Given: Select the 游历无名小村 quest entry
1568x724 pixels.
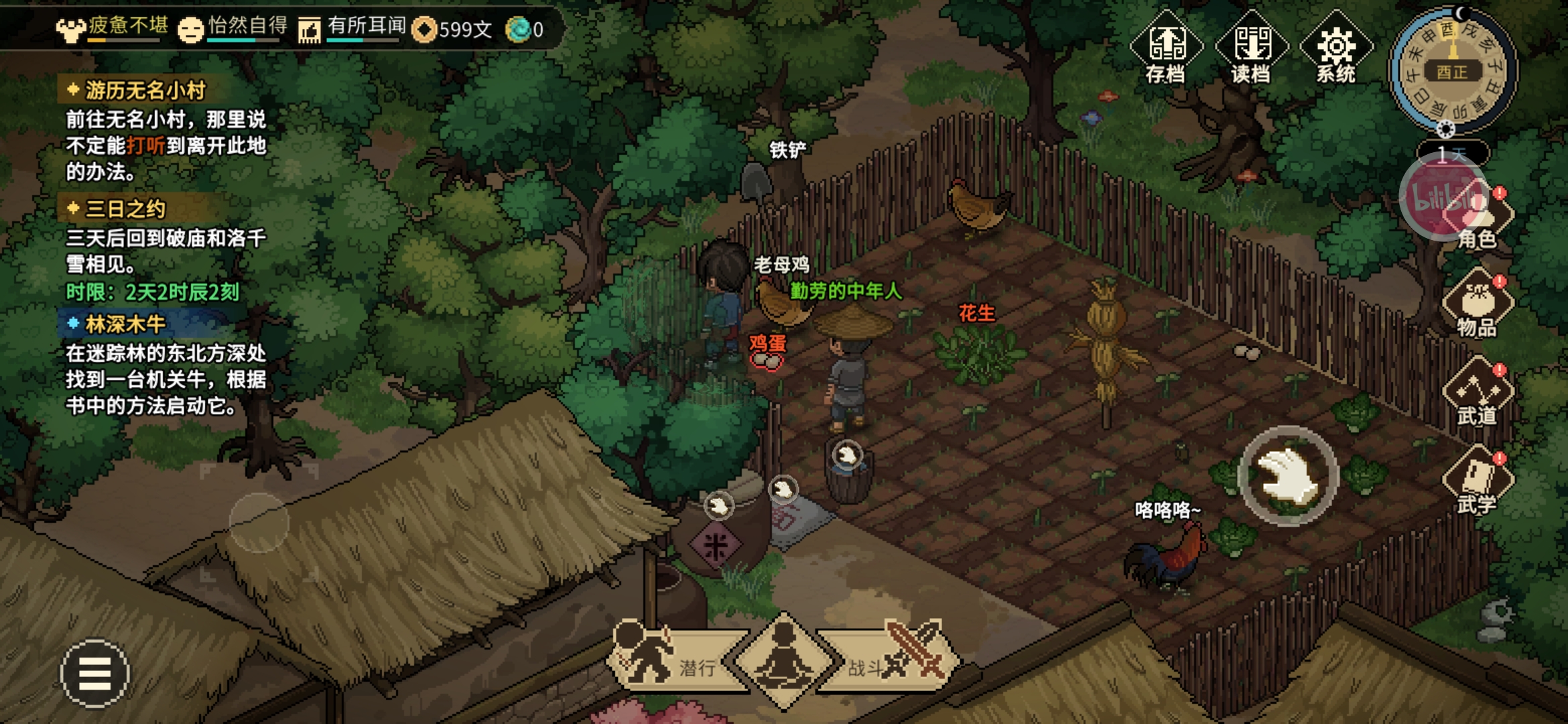Looking at the screenshot, I should [x=145, y=90].
